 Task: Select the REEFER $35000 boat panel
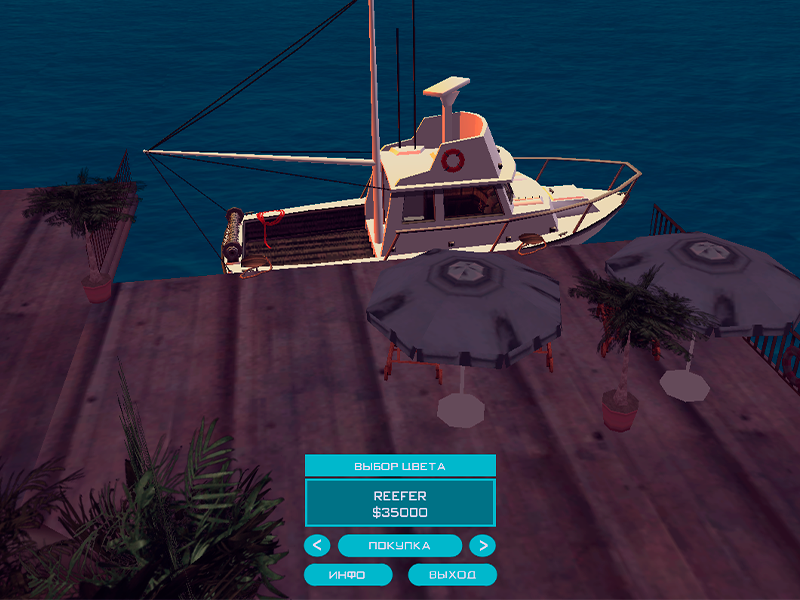400,503
